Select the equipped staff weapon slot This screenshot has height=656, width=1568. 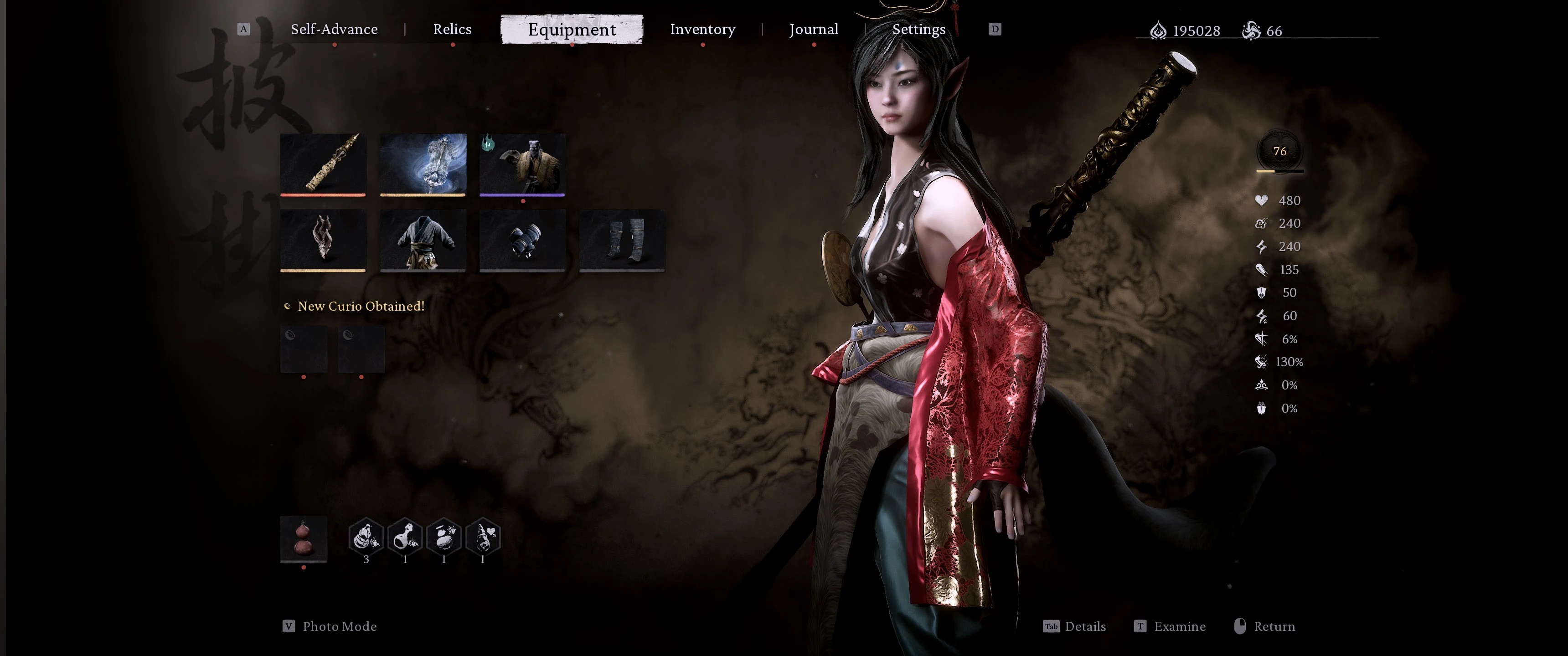323,164
